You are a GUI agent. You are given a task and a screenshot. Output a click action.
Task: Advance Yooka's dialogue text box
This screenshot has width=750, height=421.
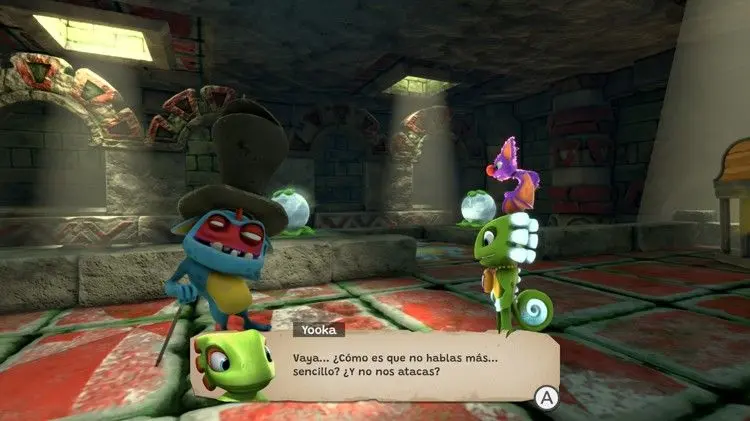[x=546, y=398]
